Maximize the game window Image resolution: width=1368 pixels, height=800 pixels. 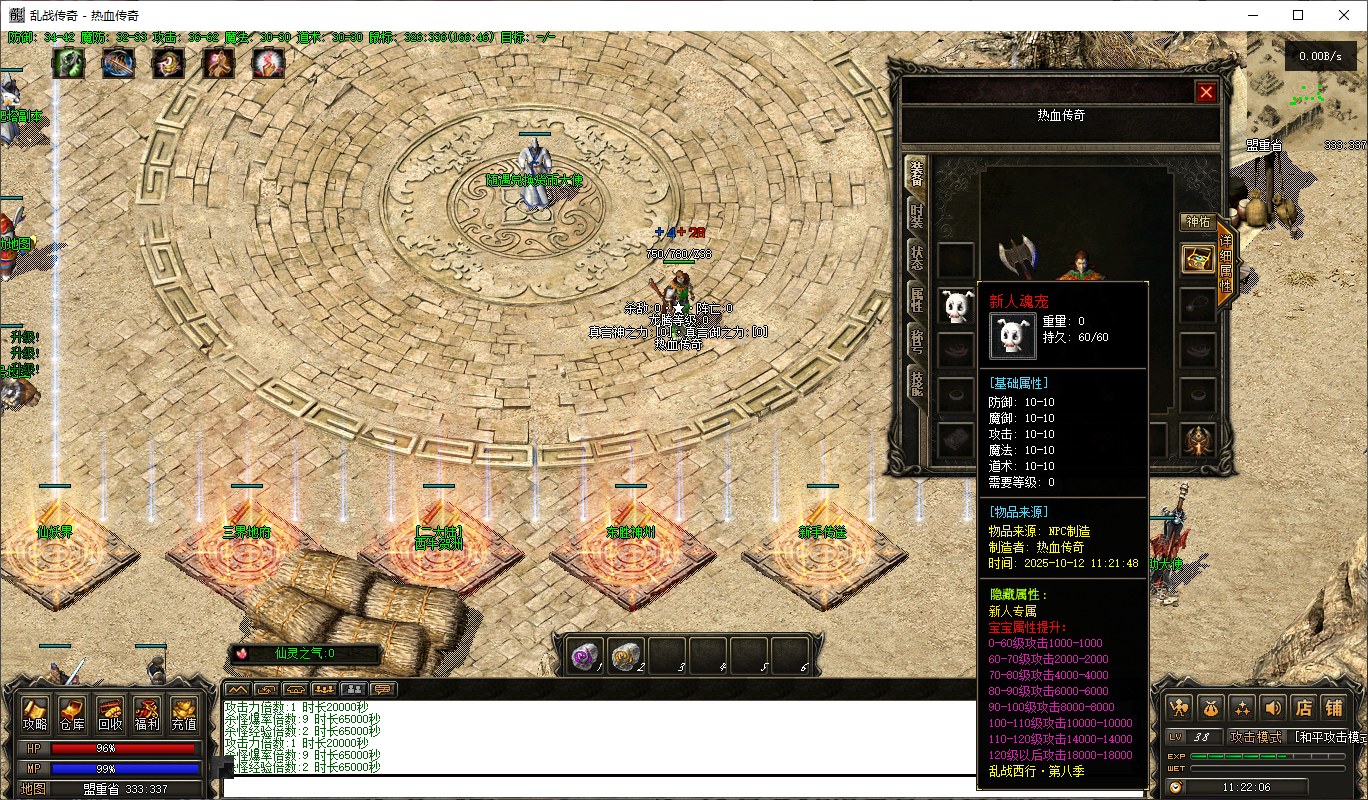(x=1298, y=15)
